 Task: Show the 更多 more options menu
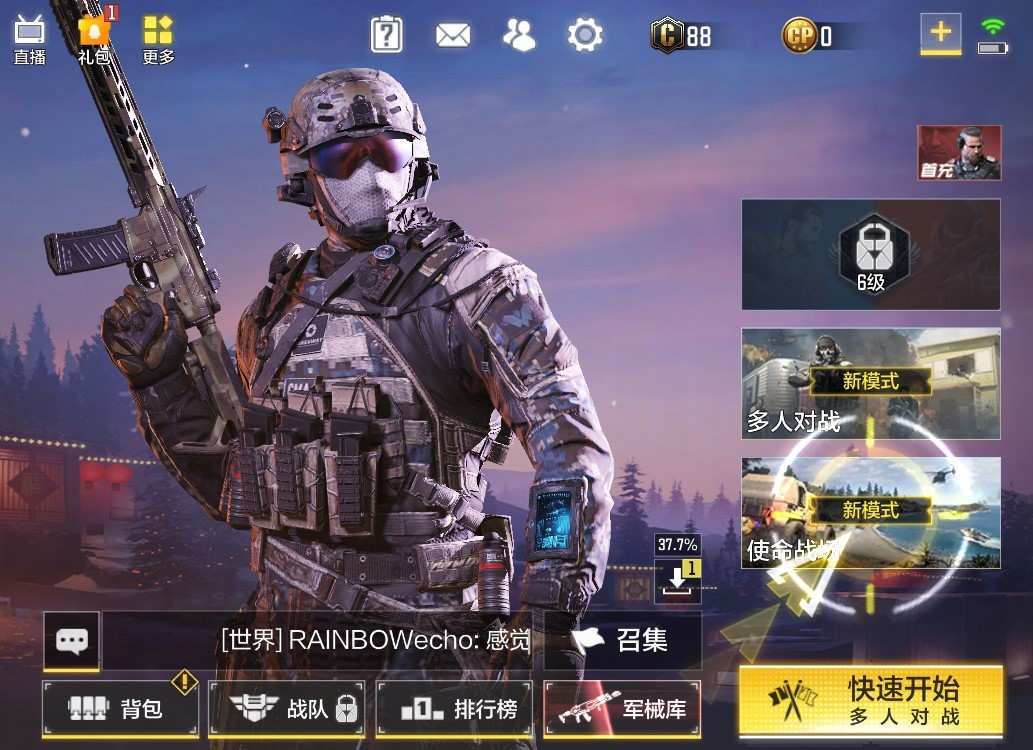(158, 38)
